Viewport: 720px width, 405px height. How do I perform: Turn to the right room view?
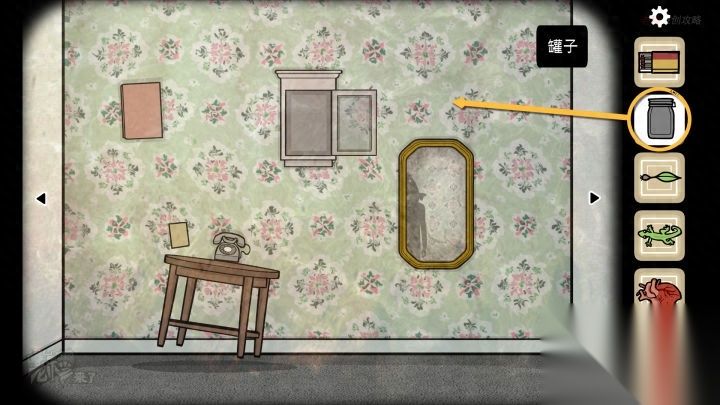click(x=594, y=198)
